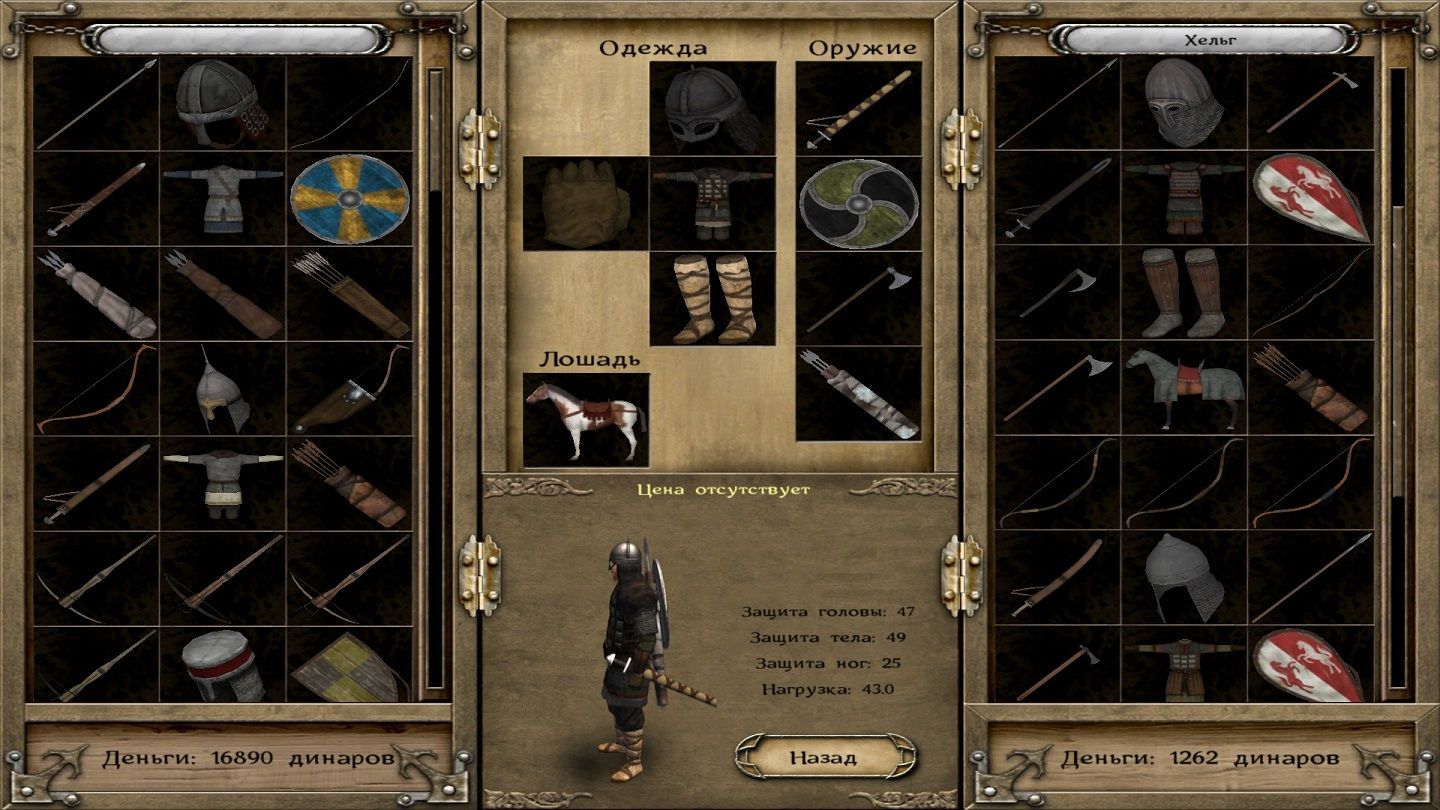Choose the equipped green and black round shield
Image resolution: width=1440 pixels, height=810 pixels.
858,203
